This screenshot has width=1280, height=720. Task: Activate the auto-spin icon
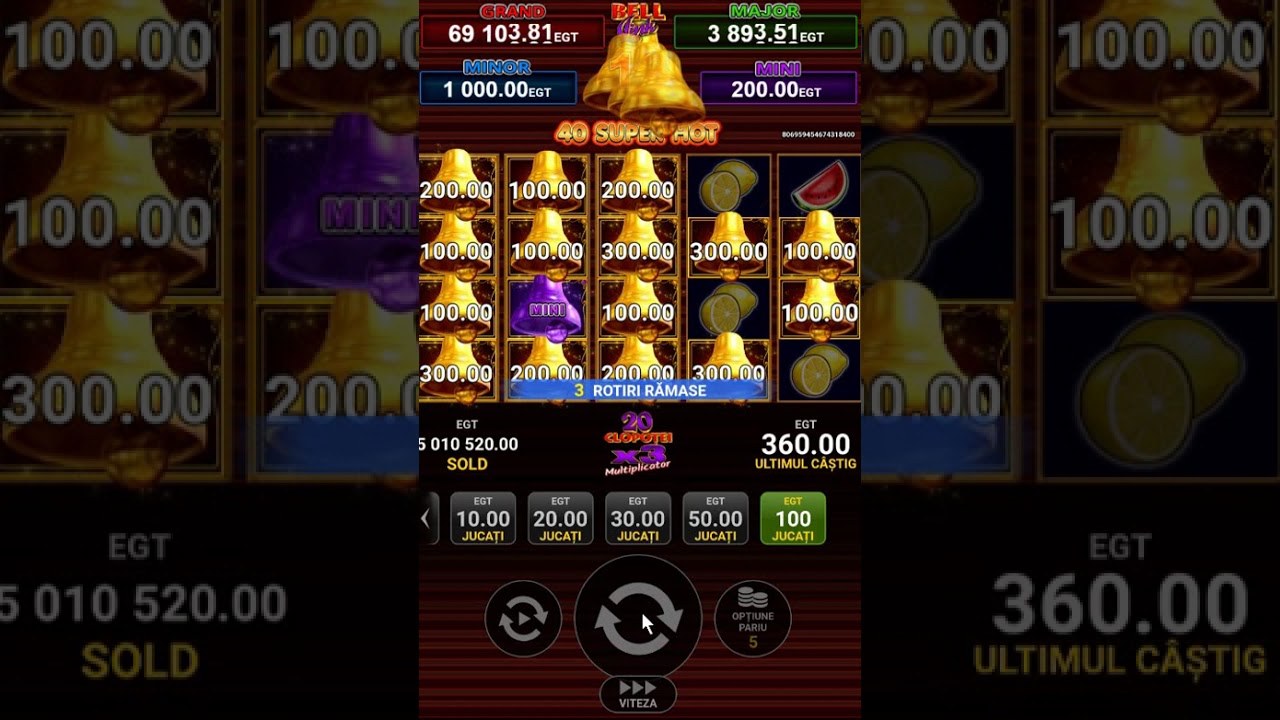[522, 617]
